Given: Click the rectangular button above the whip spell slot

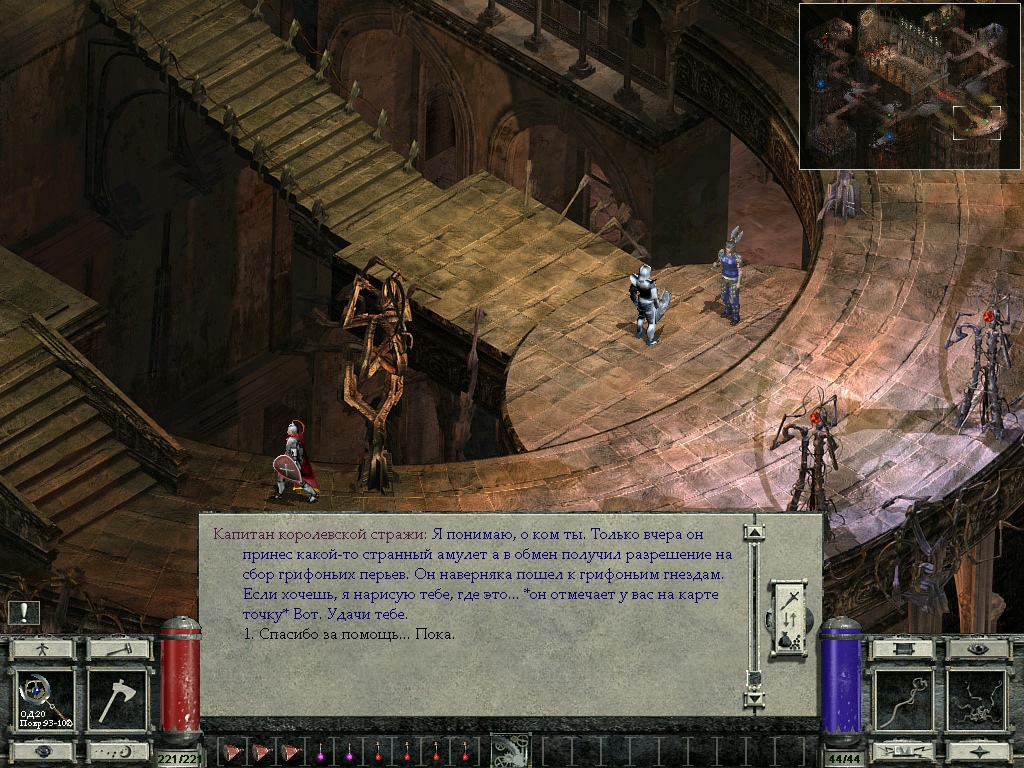Looking at the screenshot, I should pyautogui.click(x=903, y=649).
